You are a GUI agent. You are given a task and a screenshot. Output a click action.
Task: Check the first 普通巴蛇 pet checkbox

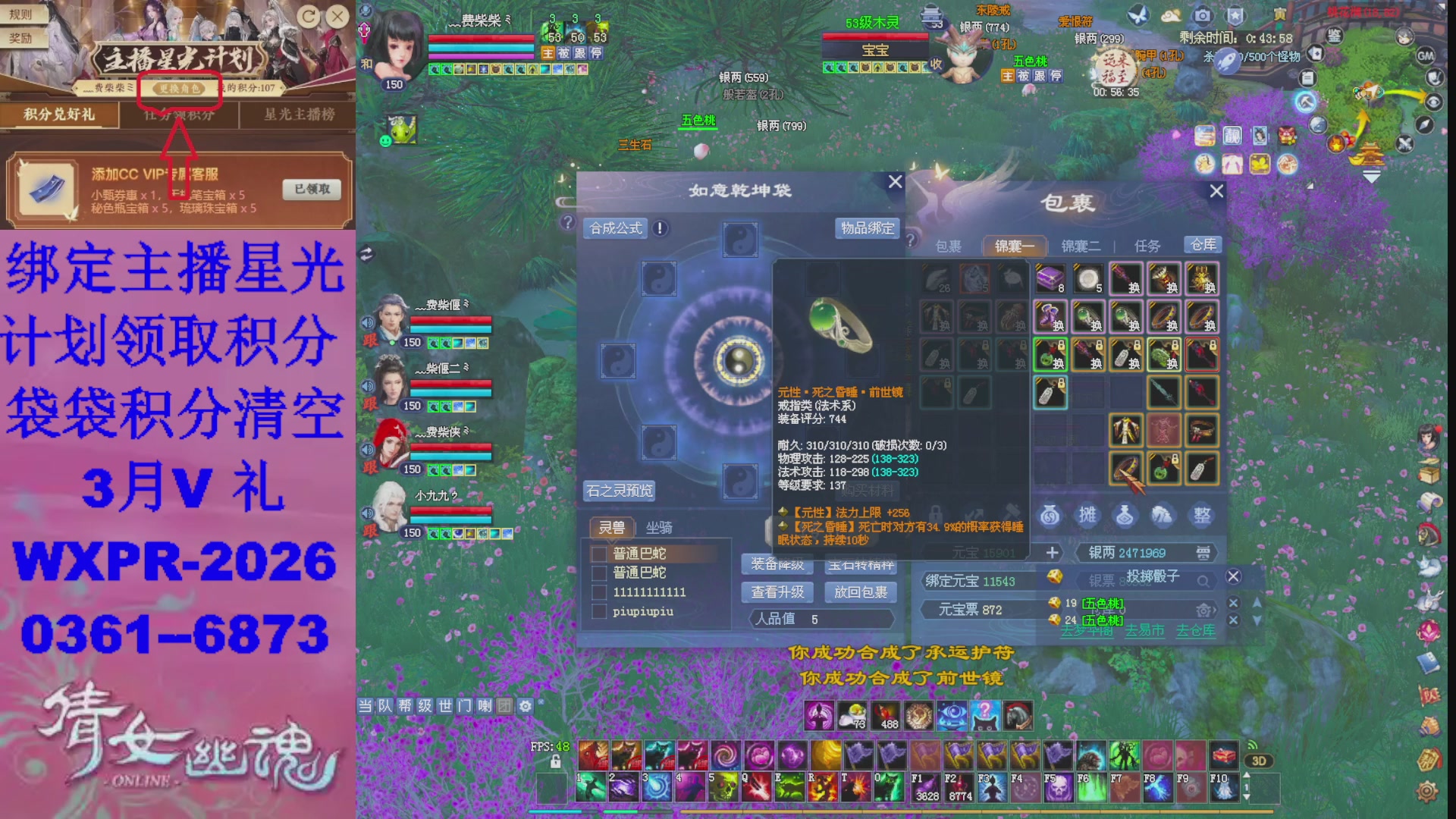pyautogui.click(x=599, y=554)
